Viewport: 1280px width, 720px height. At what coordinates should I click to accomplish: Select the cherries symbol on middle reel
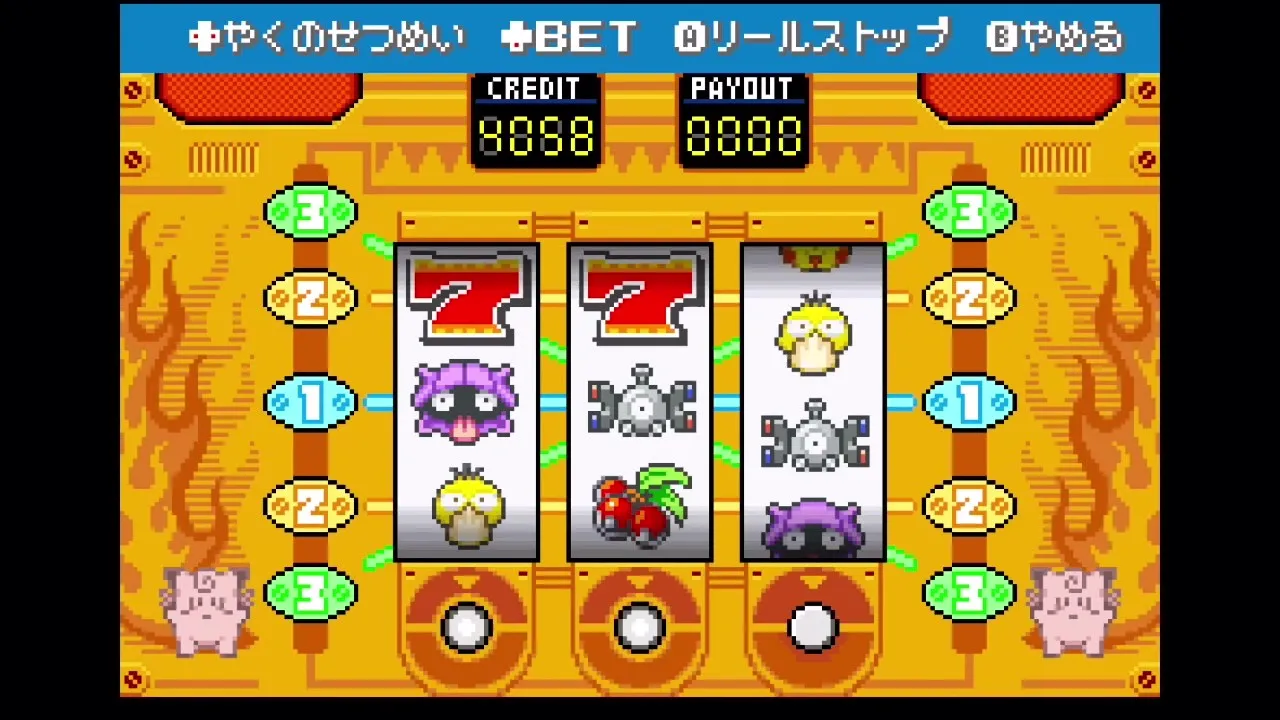(639, 505)
